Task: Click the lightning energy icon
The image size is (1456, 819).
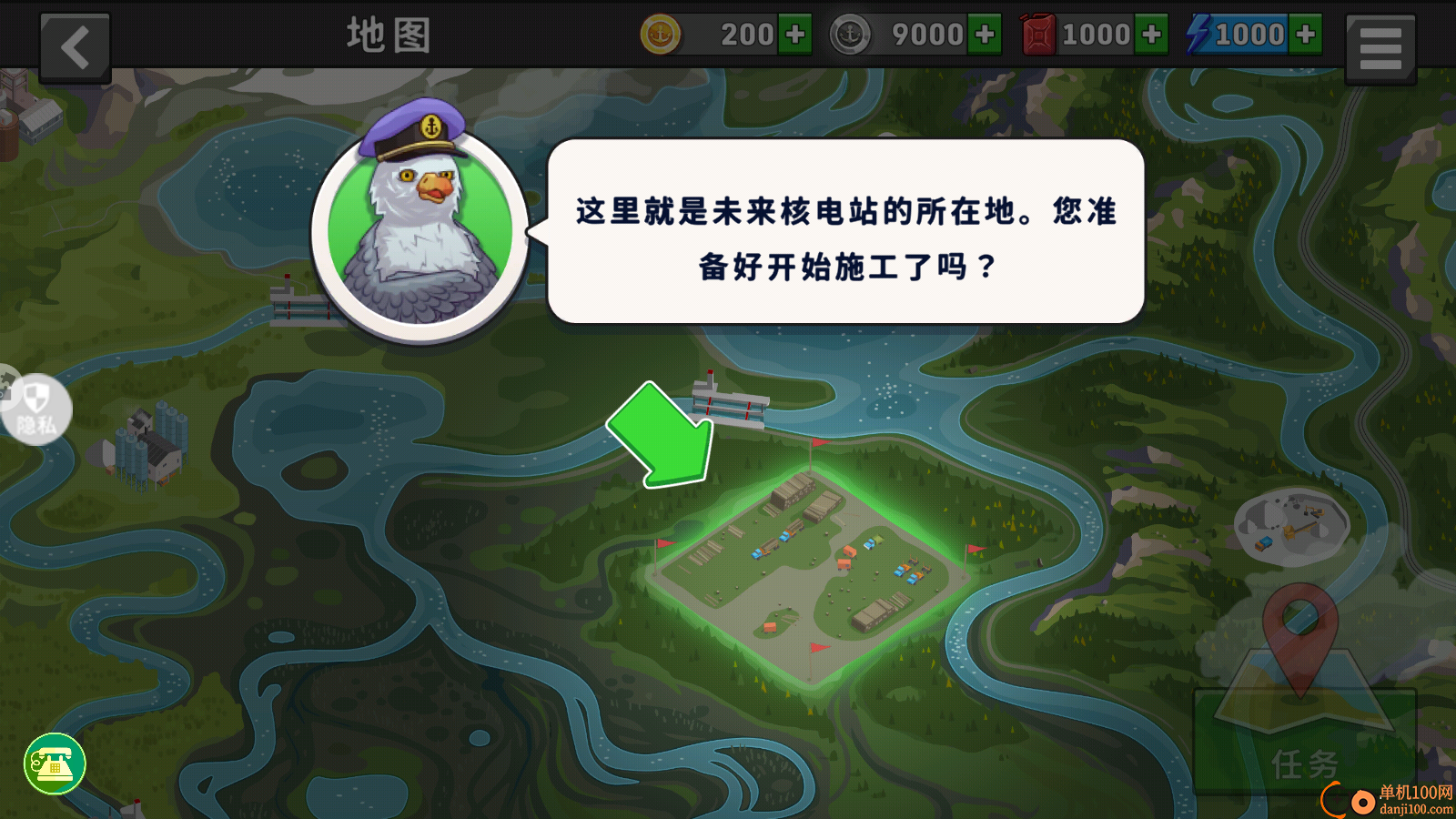Action: 1198,34
